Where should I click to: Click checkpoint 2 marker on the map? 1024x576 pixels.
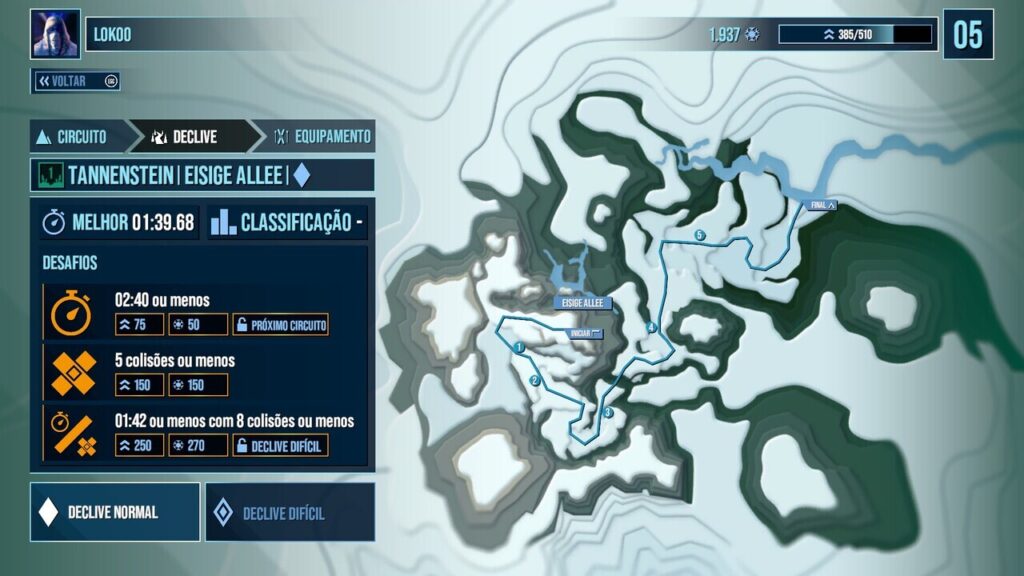point(535,381)
